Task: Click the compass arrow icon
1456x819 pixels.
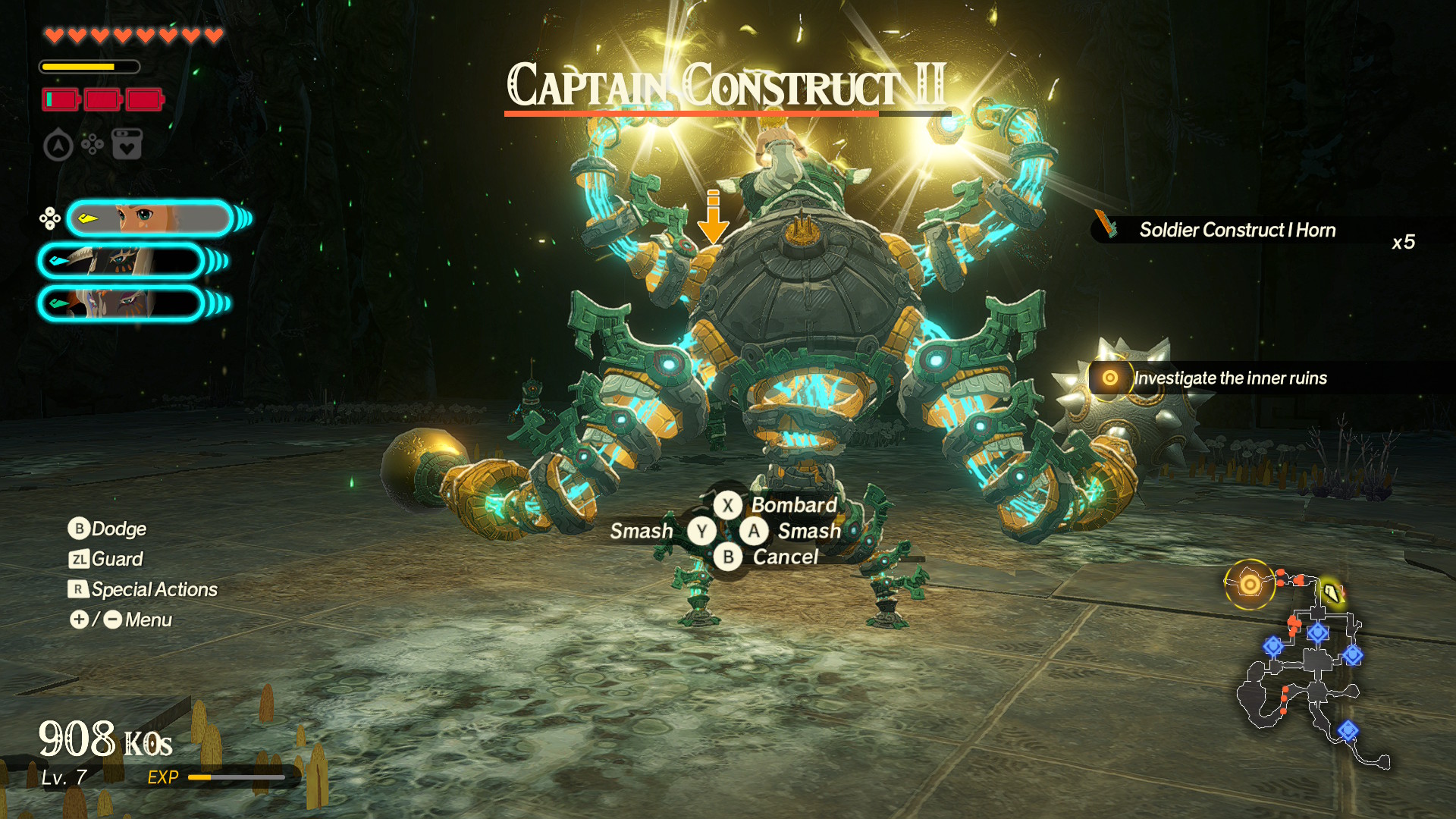Action: [58, 145]
